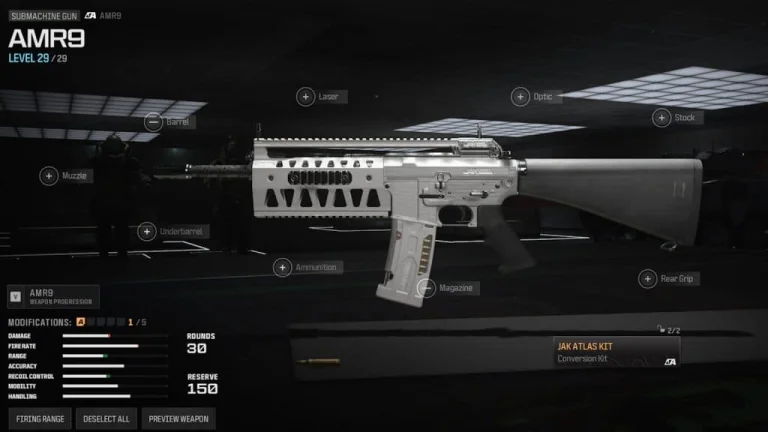Select the Muzzle attachment slot

[x=49, y=176]
